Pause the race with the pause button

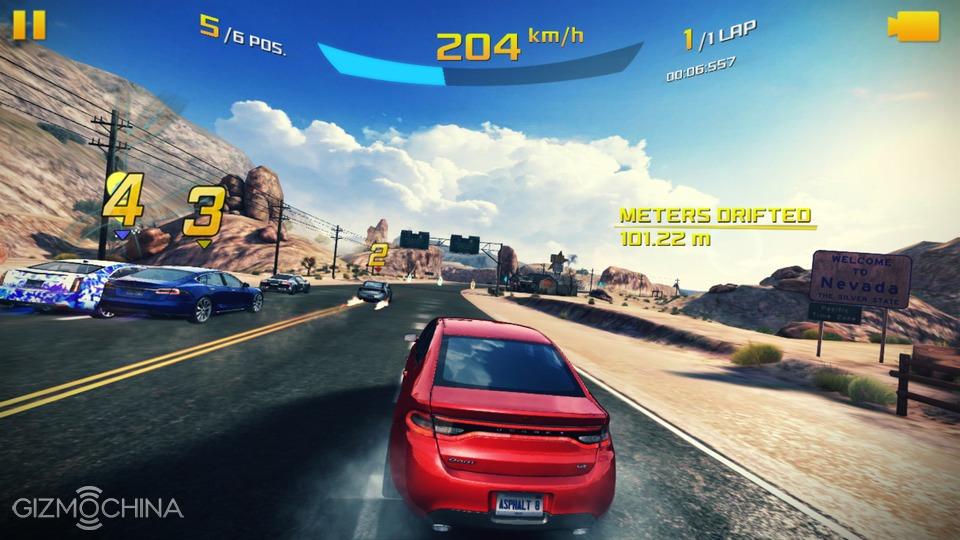[29, 25]
